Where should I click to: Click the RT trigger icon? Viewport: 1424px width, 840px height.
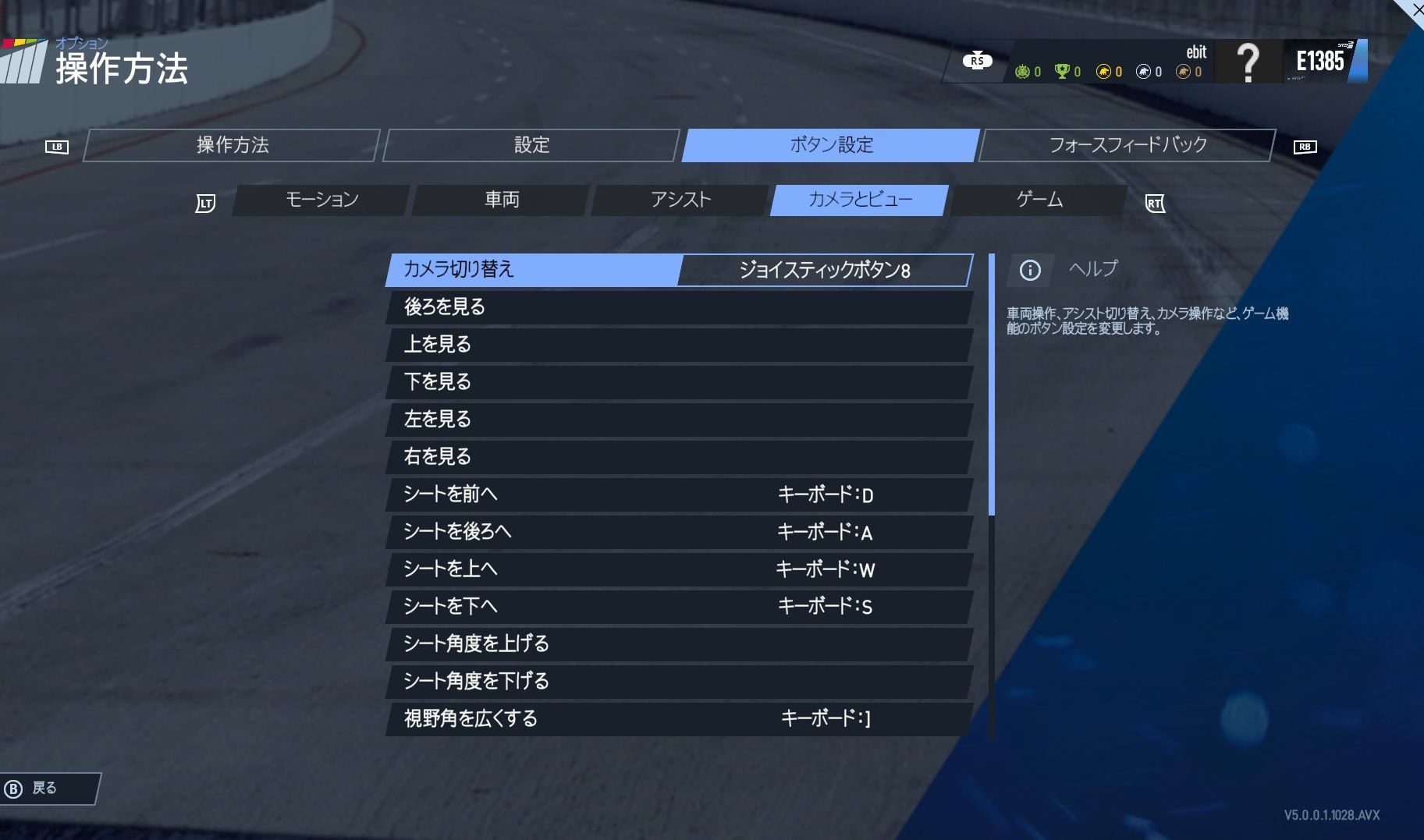pos(1154,203)
